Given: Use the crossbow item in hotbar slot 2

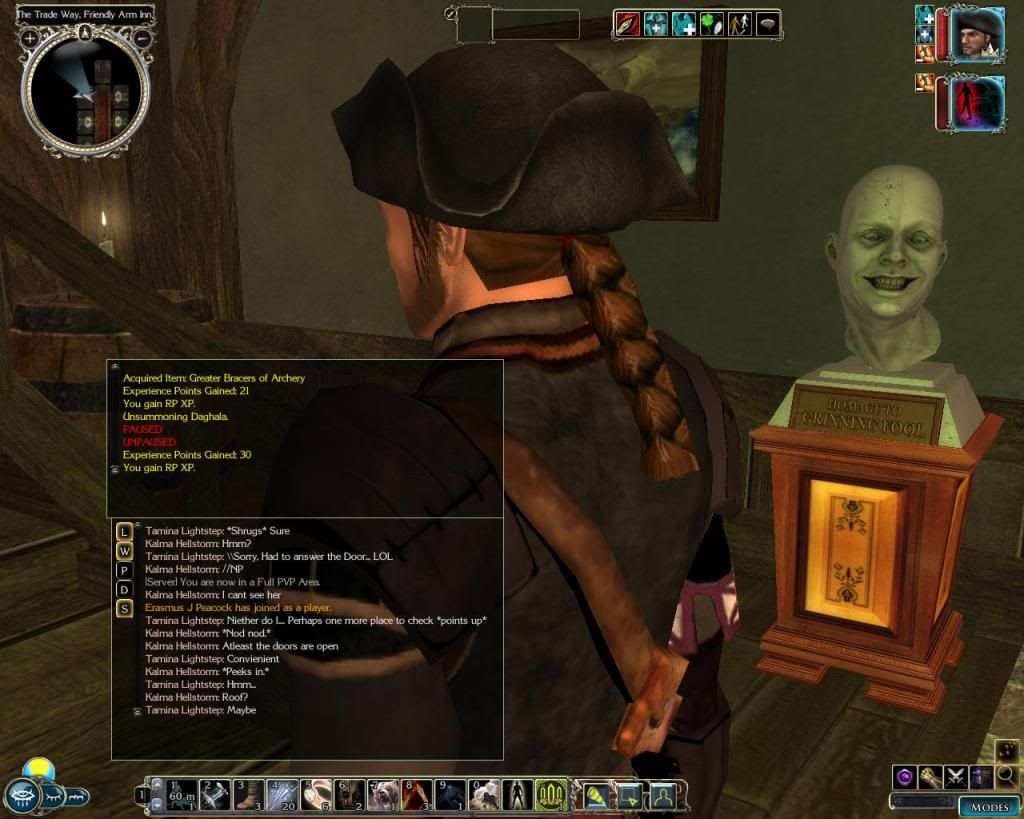Looking at the screenshot, I should [215, 795].
